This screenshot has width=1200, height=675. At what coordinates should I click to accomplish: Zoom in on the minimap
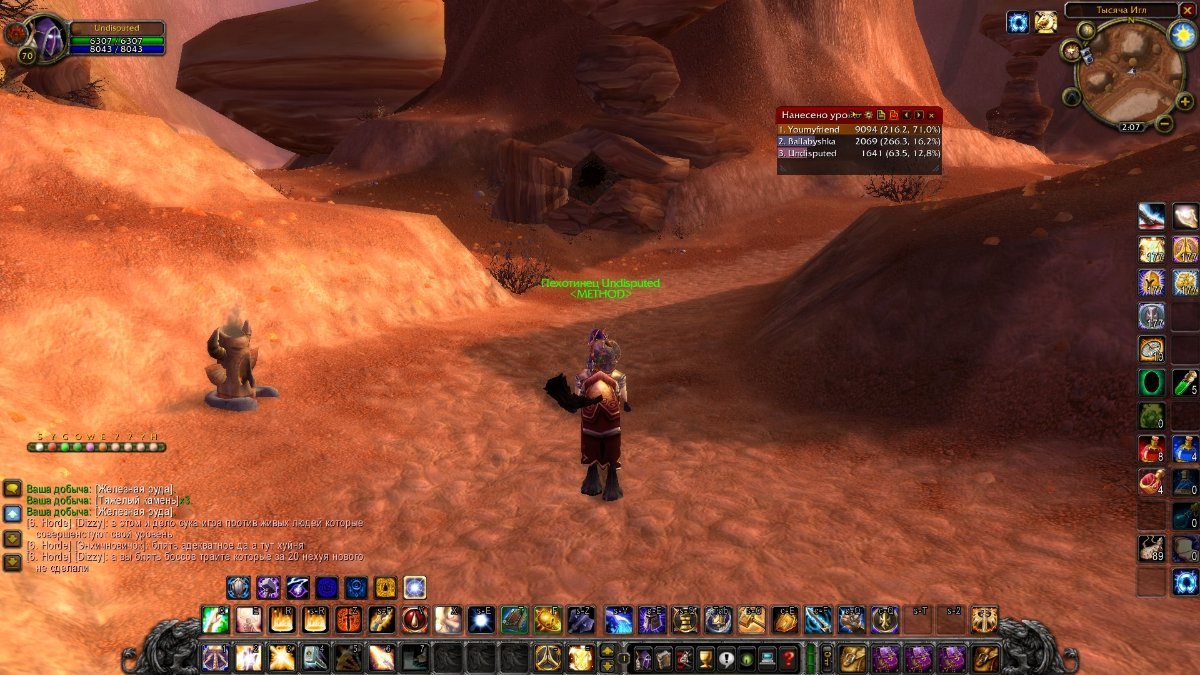pos(1184,100)
